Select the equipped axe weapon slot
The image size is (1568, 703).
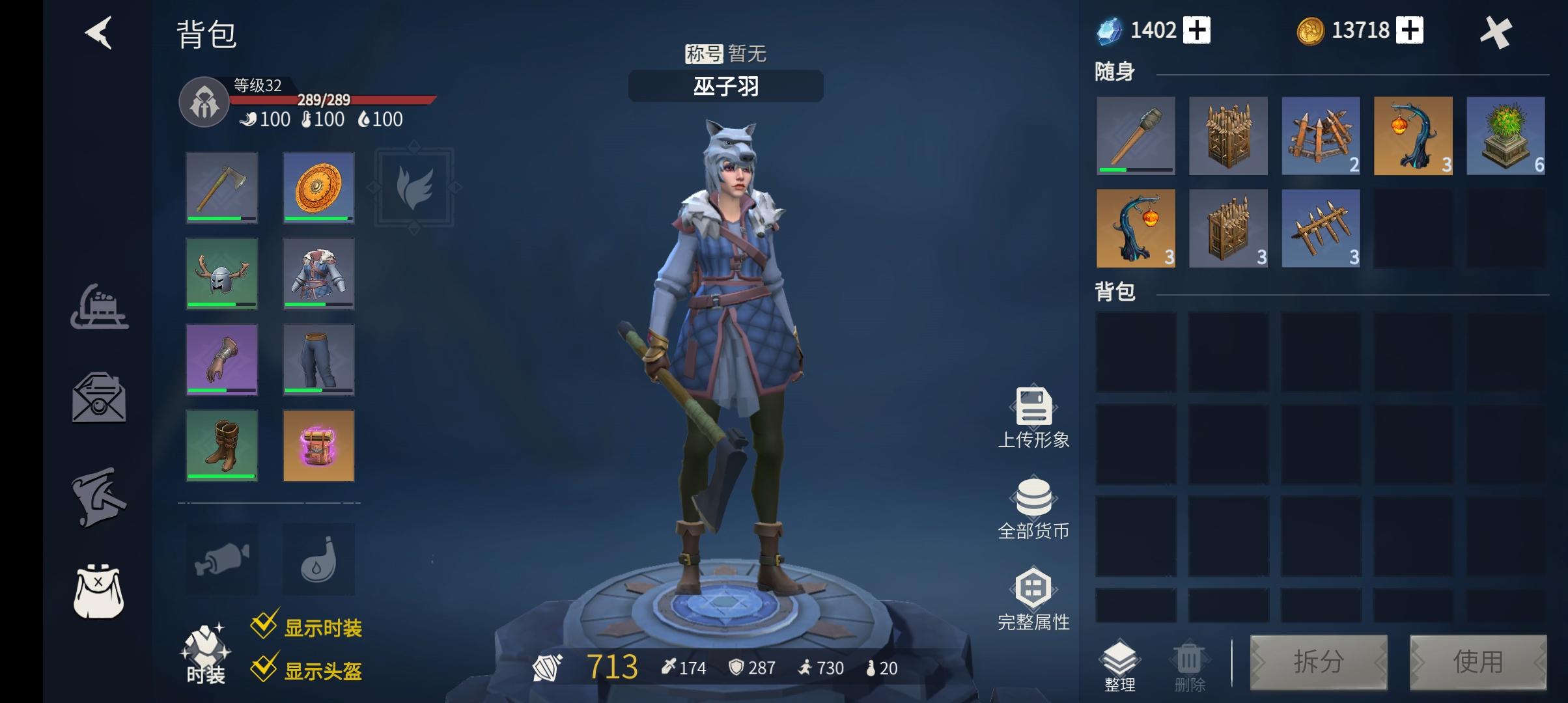pyautogui.click(x=221, y=187)
